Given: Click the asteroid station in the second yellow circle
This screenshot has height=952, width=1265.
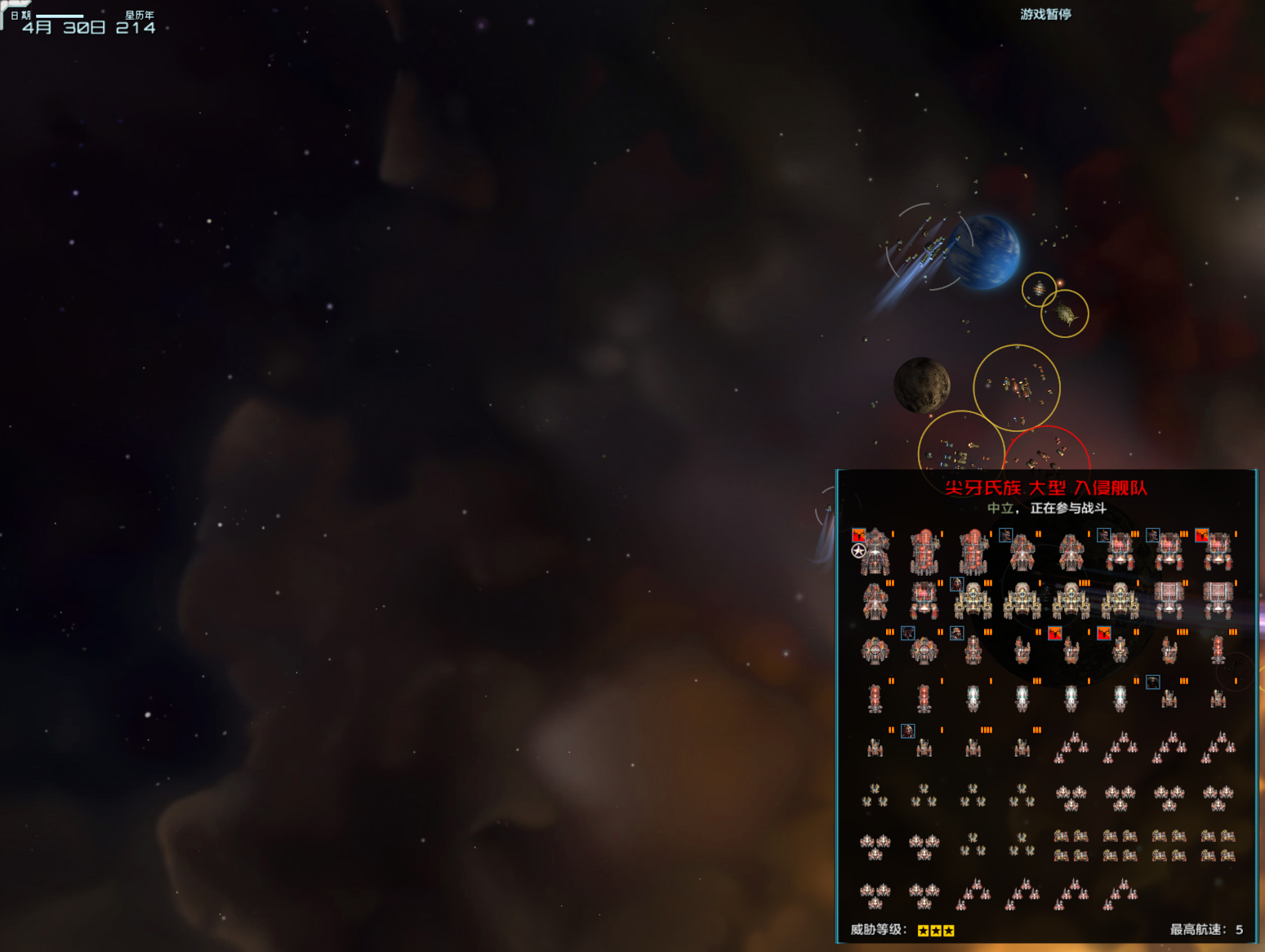Looking at the screenshot, I should 1064,314.
